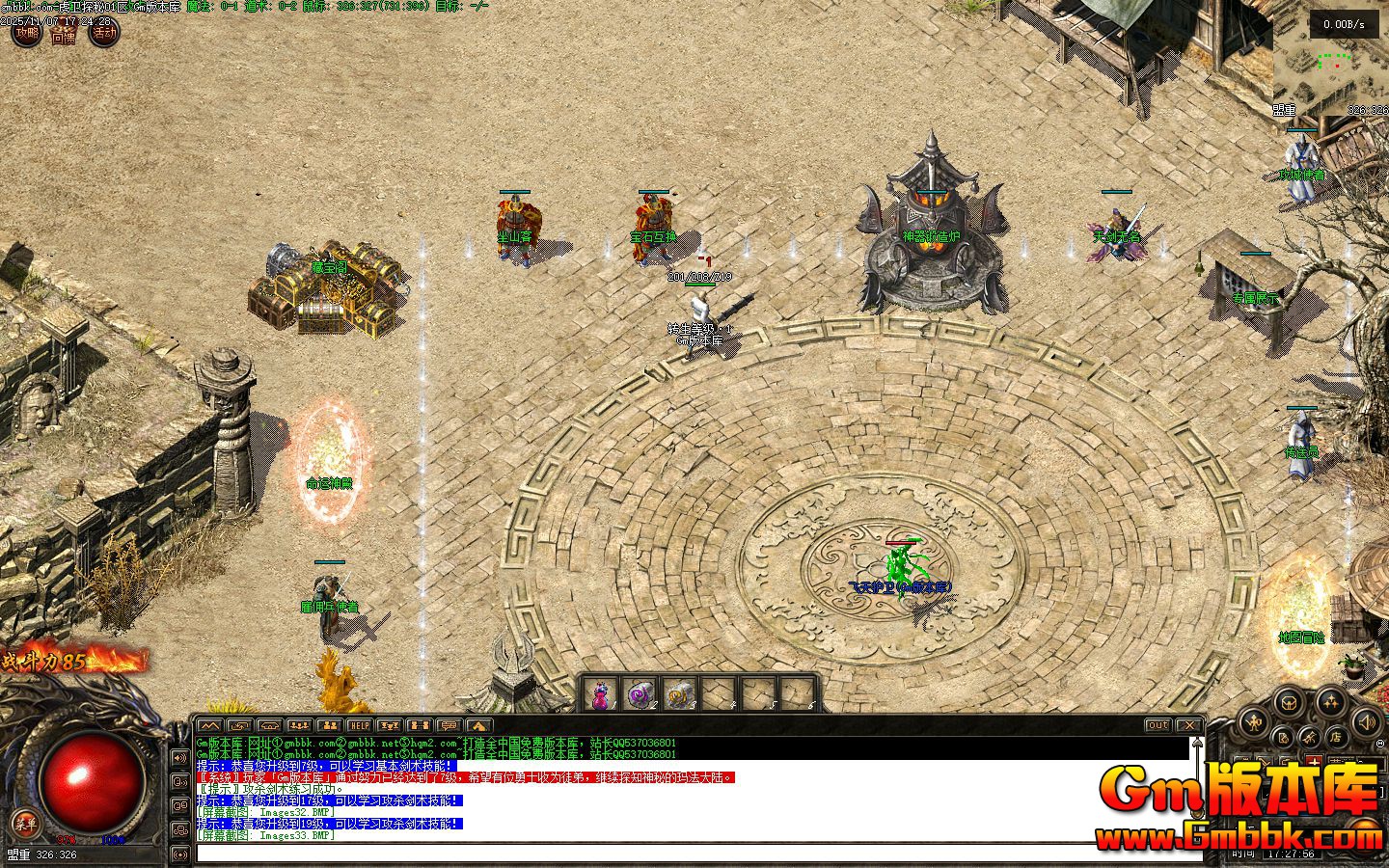Toggle the speaker button beside chat log
Screen dimensions: 1389x868
[180, 757]
